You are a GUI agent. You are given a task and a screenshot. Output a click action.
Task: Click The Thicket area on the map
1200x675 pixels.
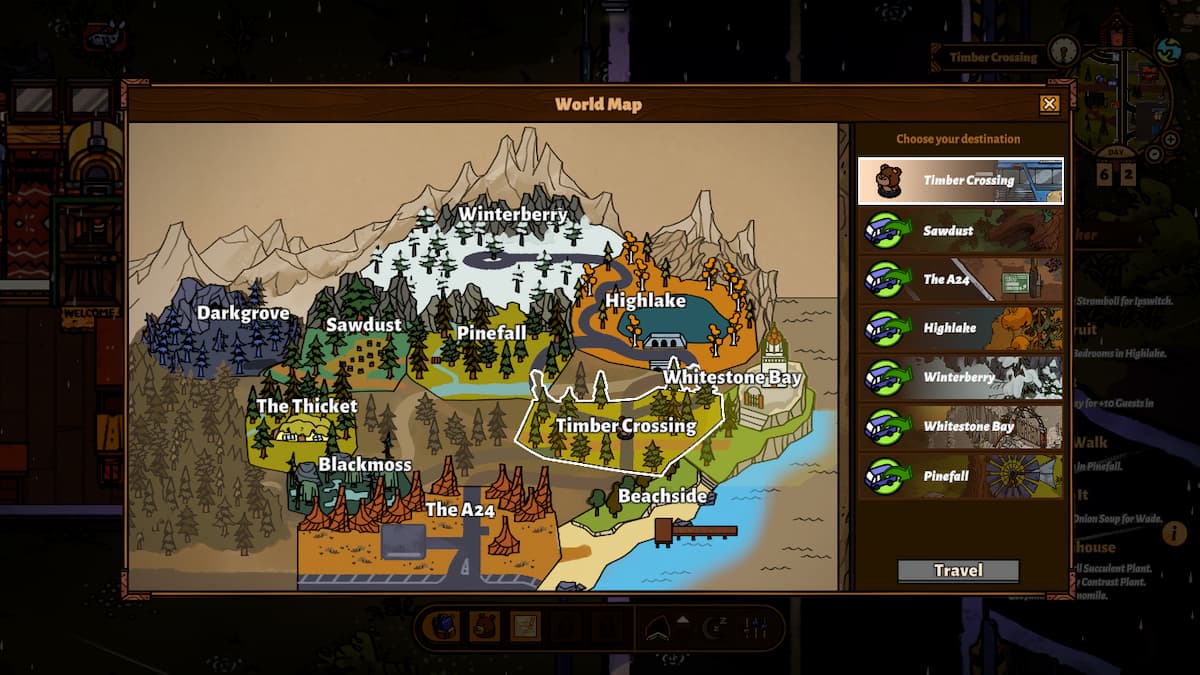pyautogui.click(x=306, y=406)
